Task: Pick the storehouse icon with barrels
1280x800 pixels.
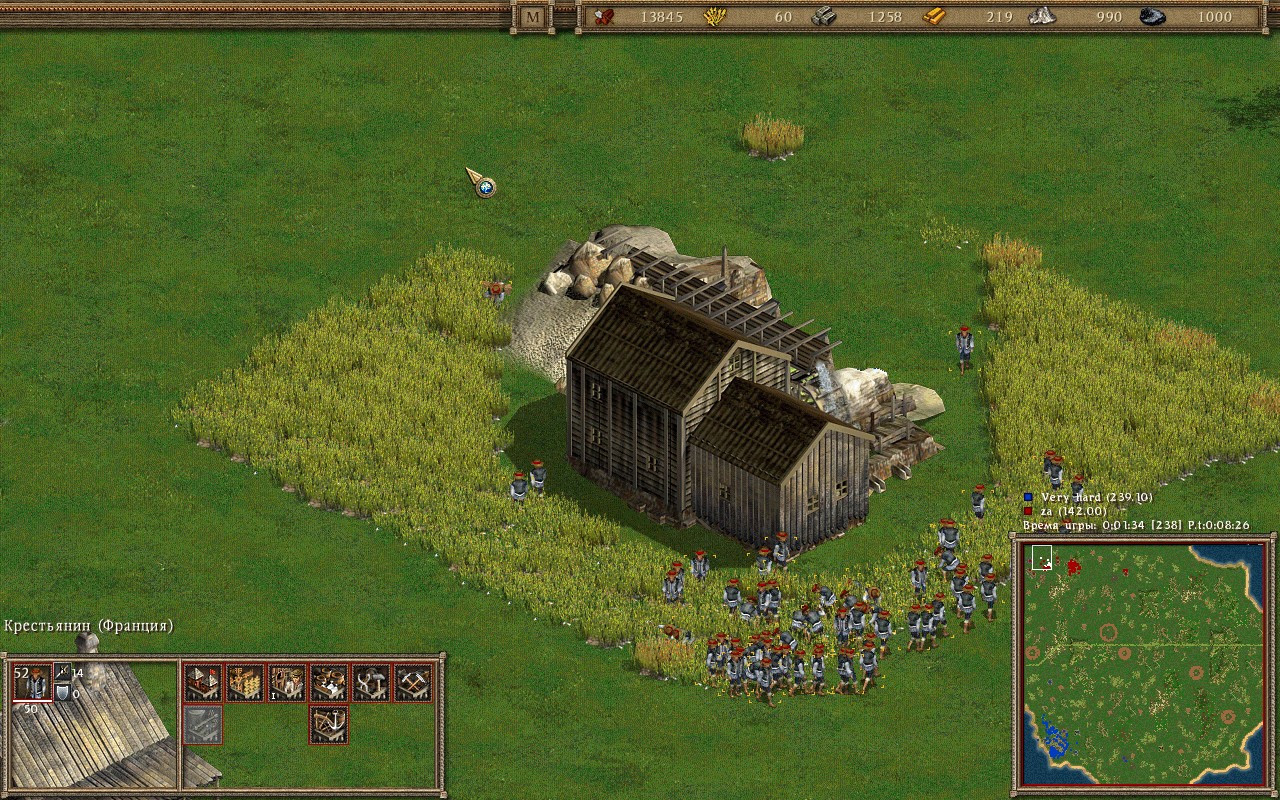Action: 329,682
